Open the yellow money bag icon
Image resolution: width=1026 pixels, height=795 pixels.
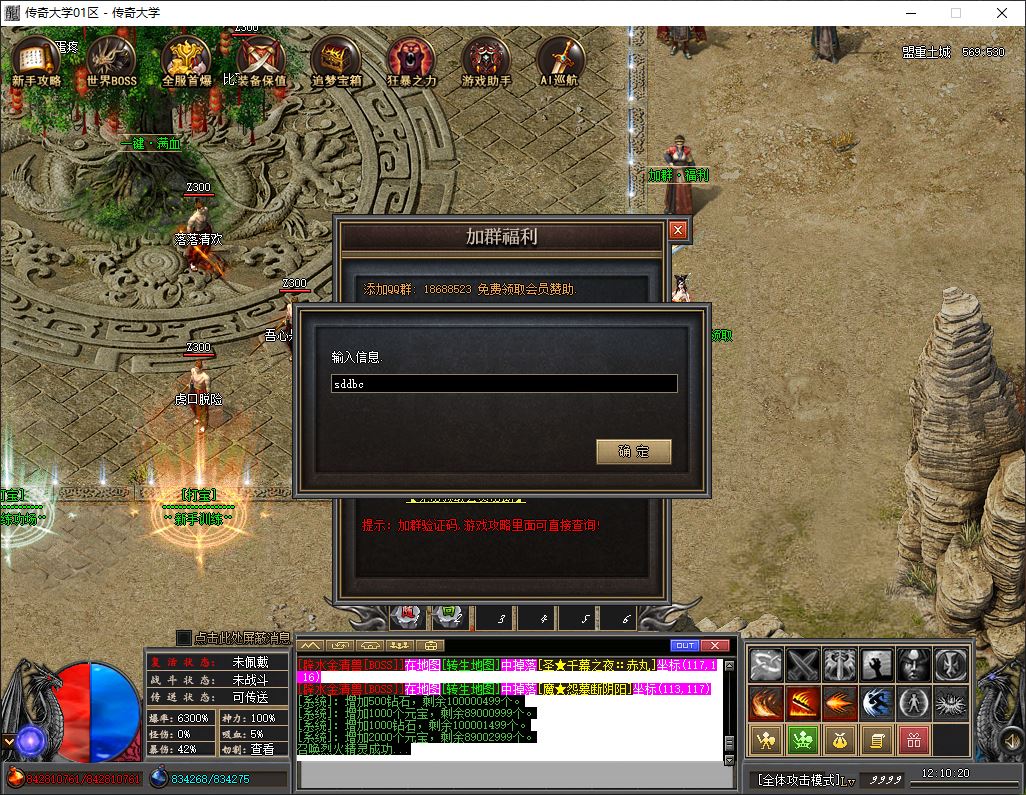(840, 740)
